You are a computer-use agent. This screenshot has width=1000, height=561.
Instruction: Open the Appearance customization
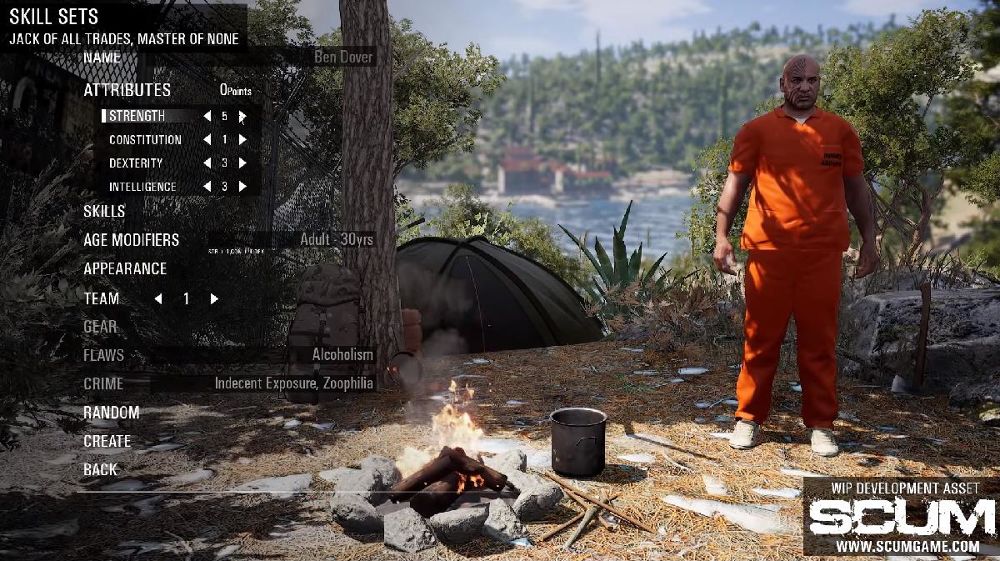pos(125,269)
